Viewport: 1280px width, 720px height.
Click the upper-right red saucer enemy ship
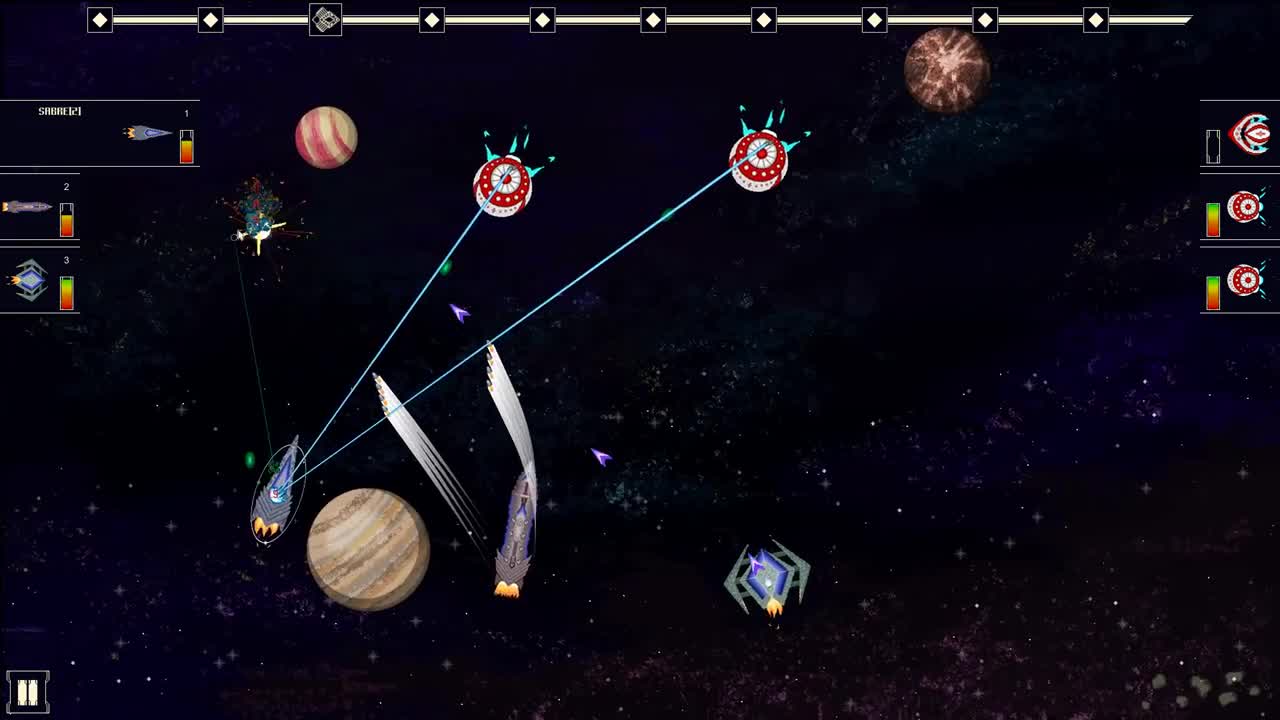click(760, 160)
